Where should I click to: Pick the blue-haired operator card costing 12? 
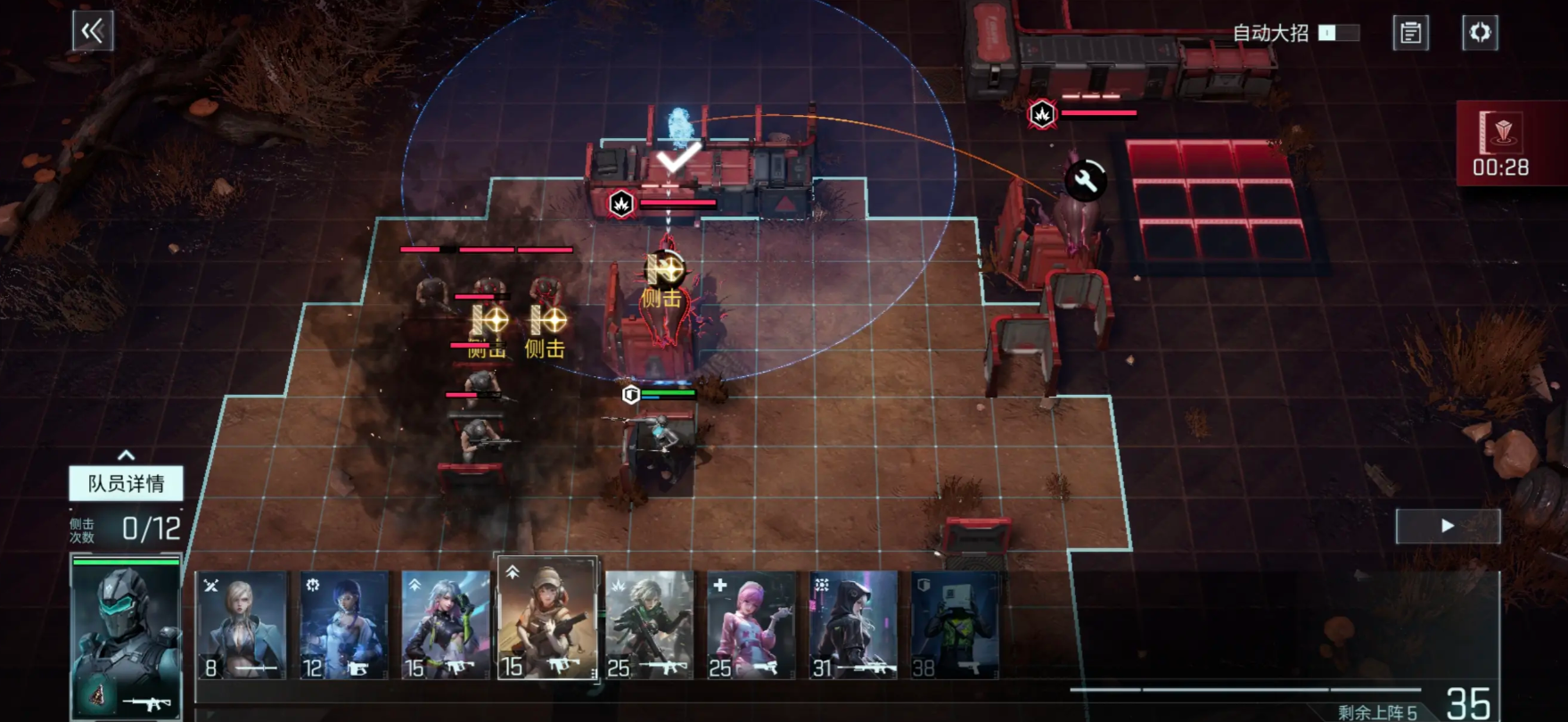coord(344,625)
